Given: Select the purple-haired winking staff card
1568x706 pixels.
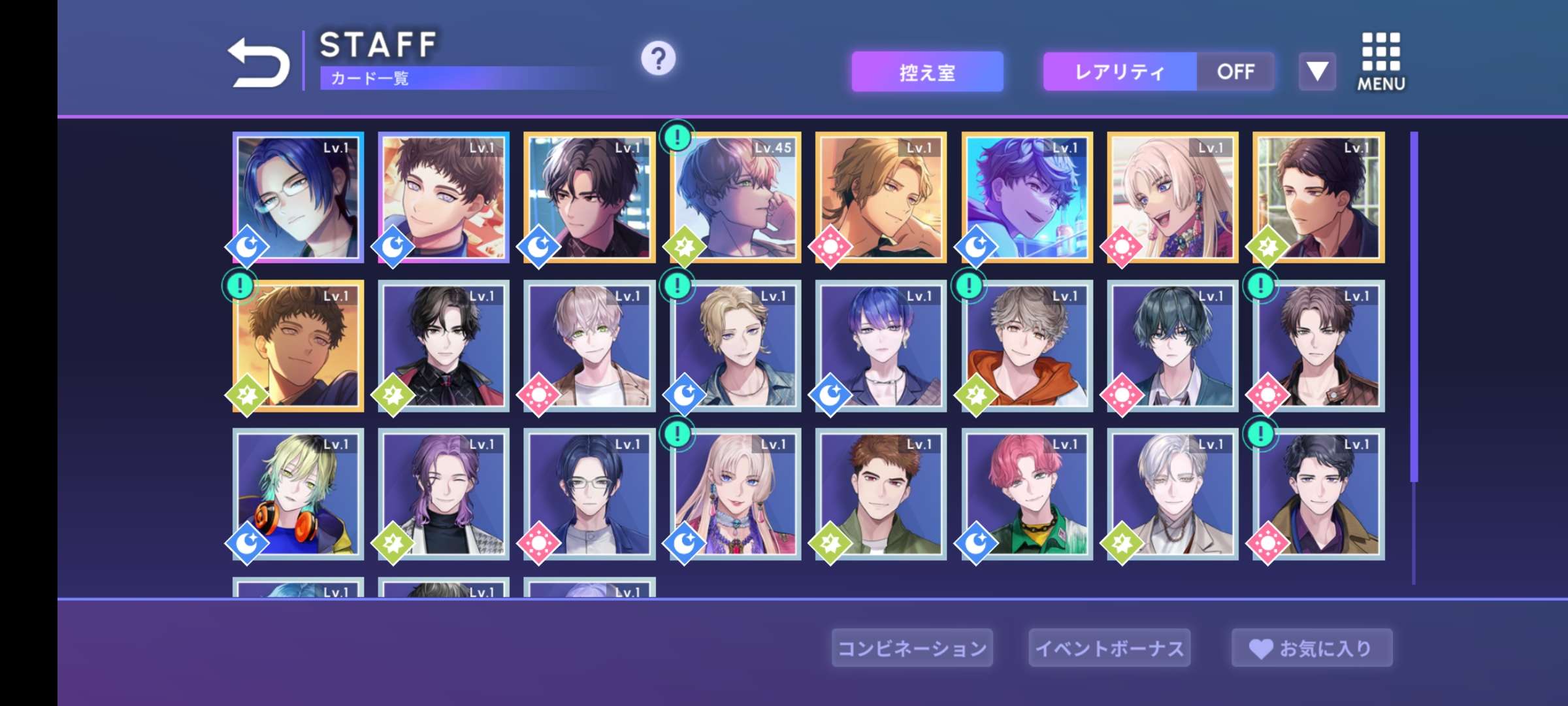Looking at the screenshot, I should point(444,494).
